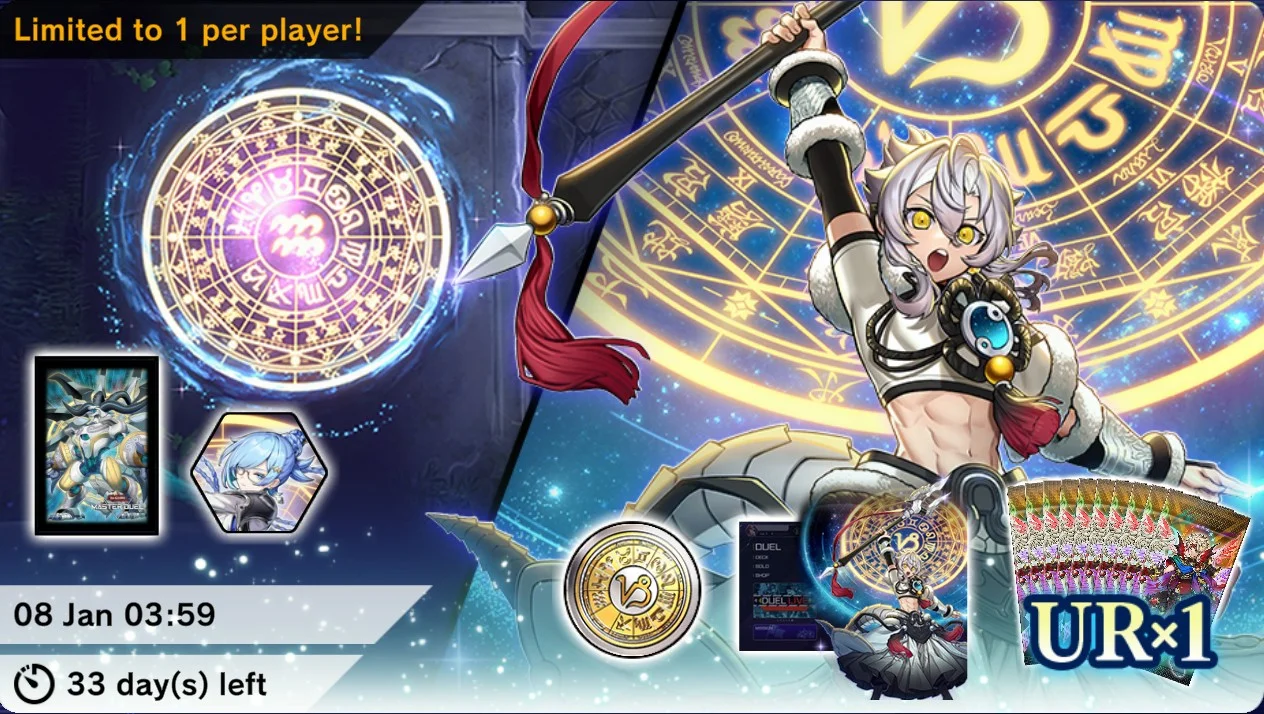Select the card sleeve protector thumbnail
This screenshot has height=714, width=1264.
pos(97,445)
